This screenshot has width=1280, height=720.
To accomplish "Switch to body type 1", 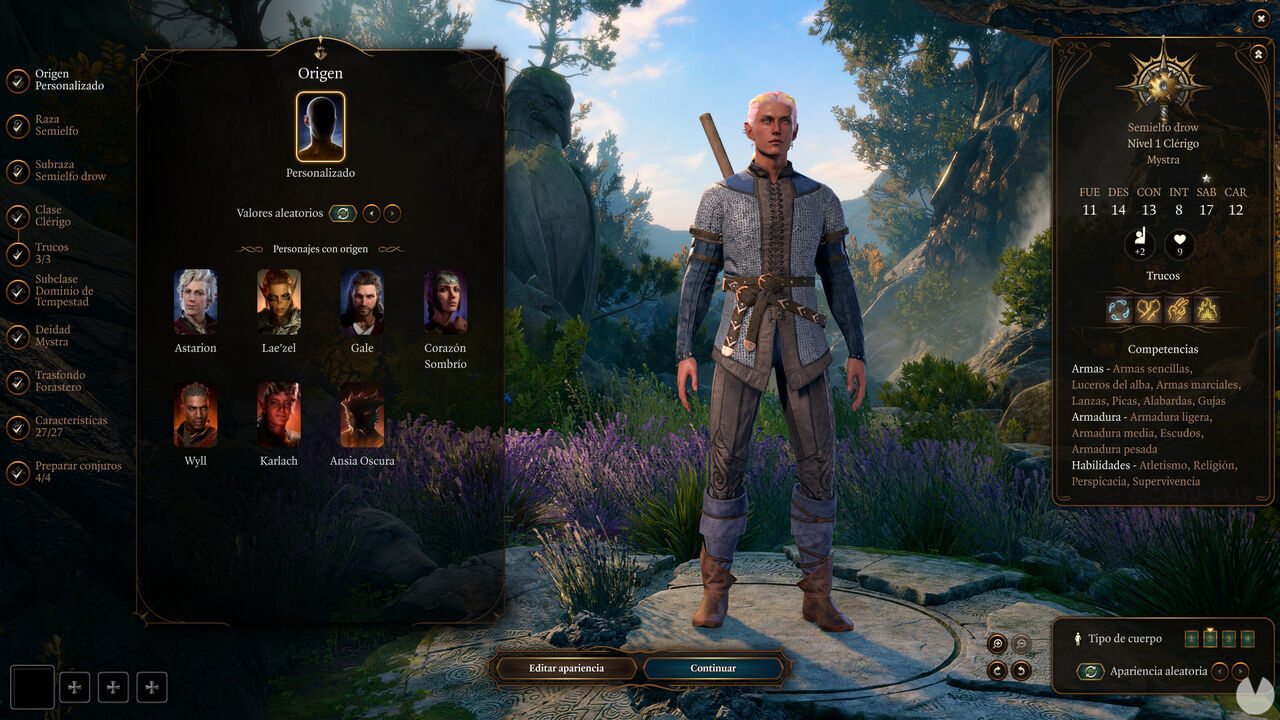I will 1192,638.
